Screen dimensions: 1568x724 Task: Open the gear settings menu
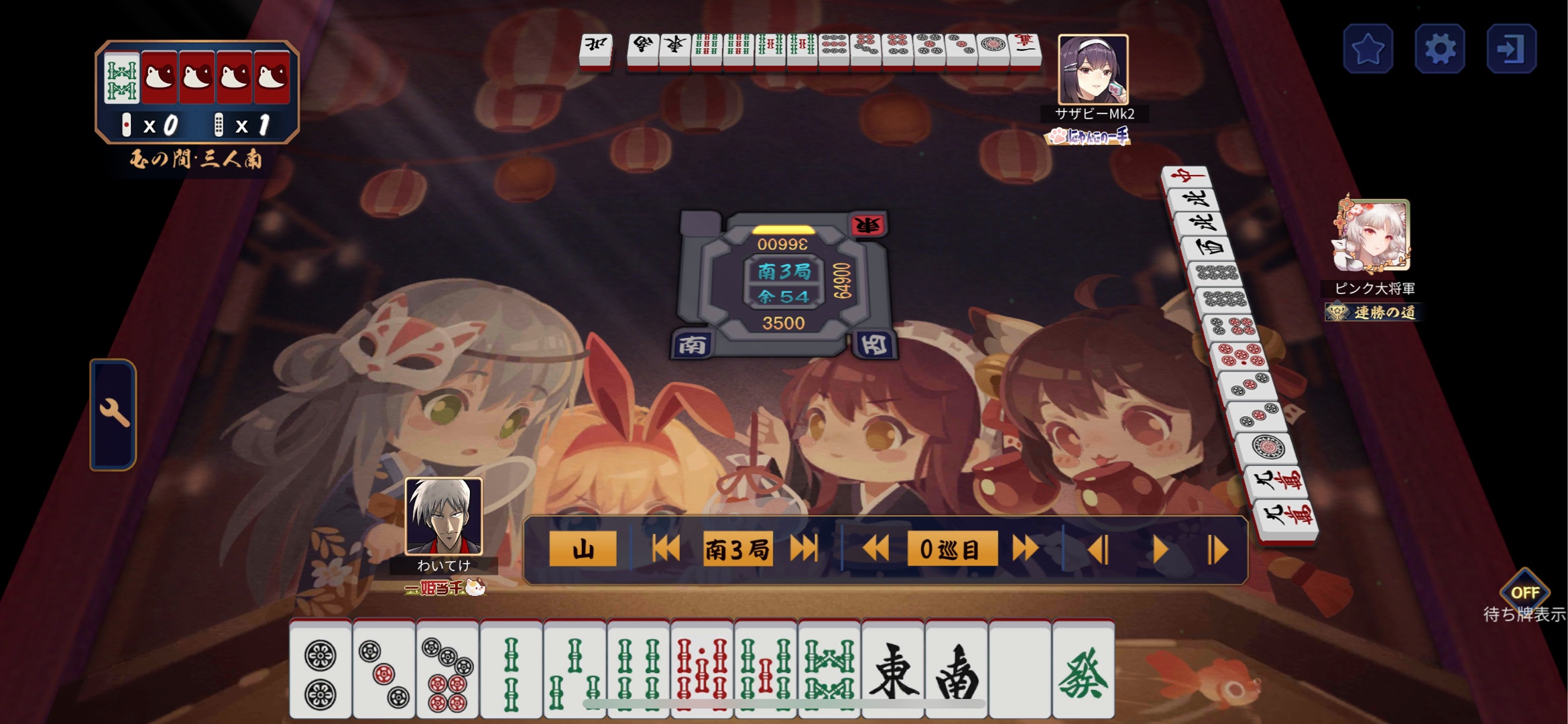[x=1439, y=49]
